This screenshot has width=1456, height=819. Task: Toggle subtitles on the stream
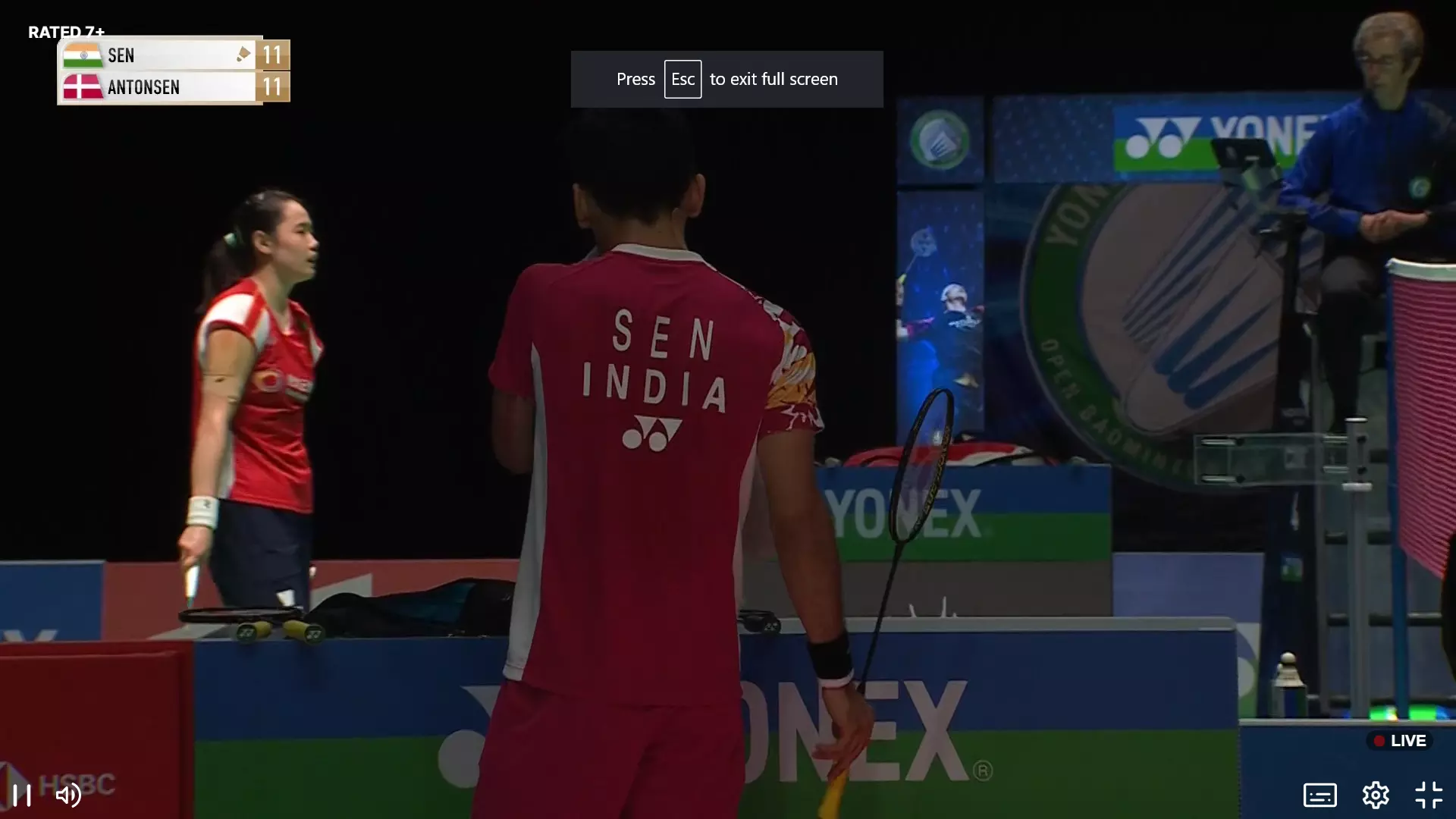point(1319,795)
